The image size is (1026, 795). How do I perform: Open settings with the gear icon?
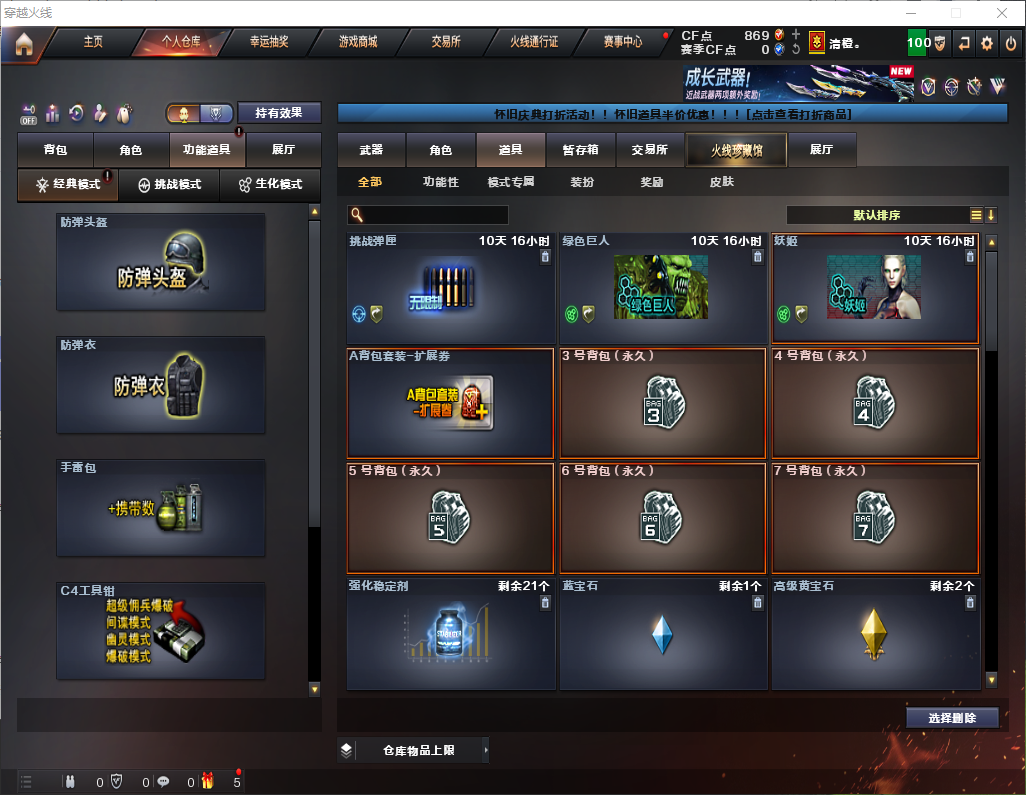(x=987, y=43)
